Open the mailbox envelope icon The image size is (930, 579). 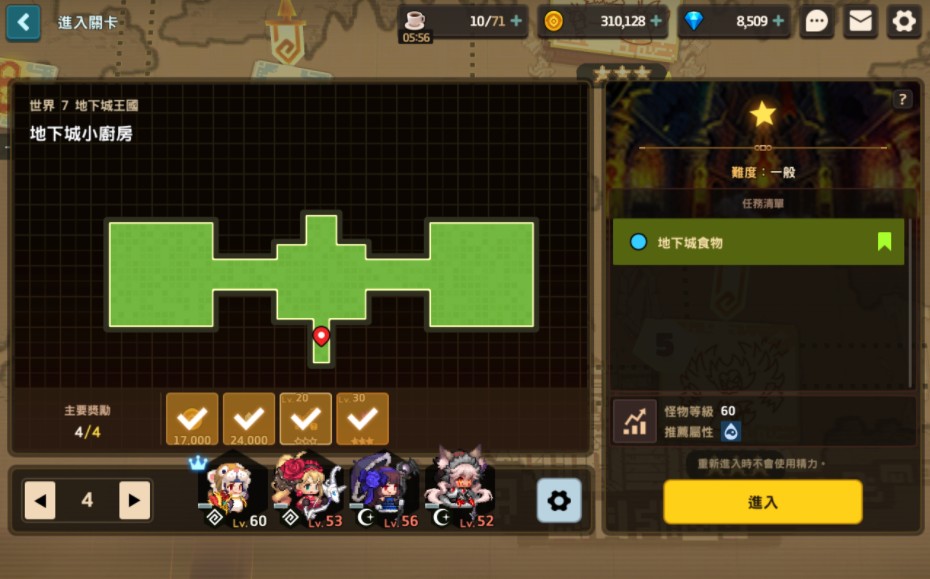pyautogui.click(x=860, y=21)
